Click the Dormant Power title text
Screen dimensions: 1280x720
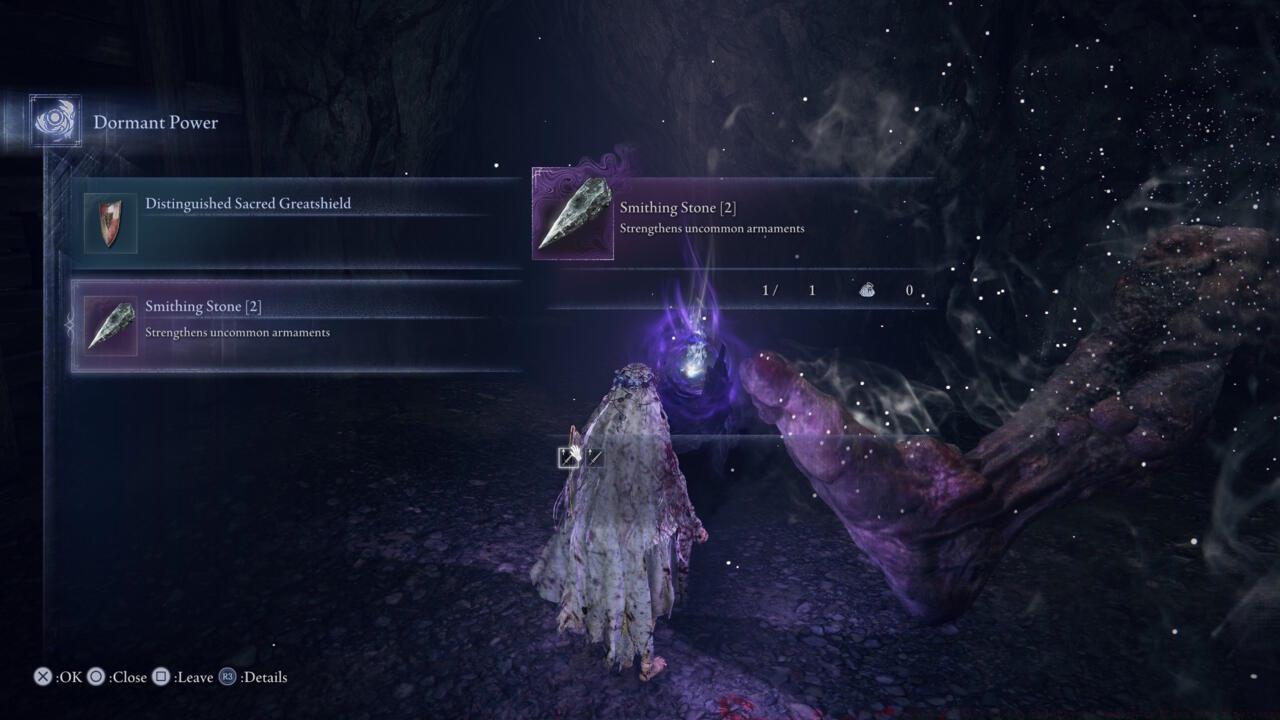tap(156, 122)
